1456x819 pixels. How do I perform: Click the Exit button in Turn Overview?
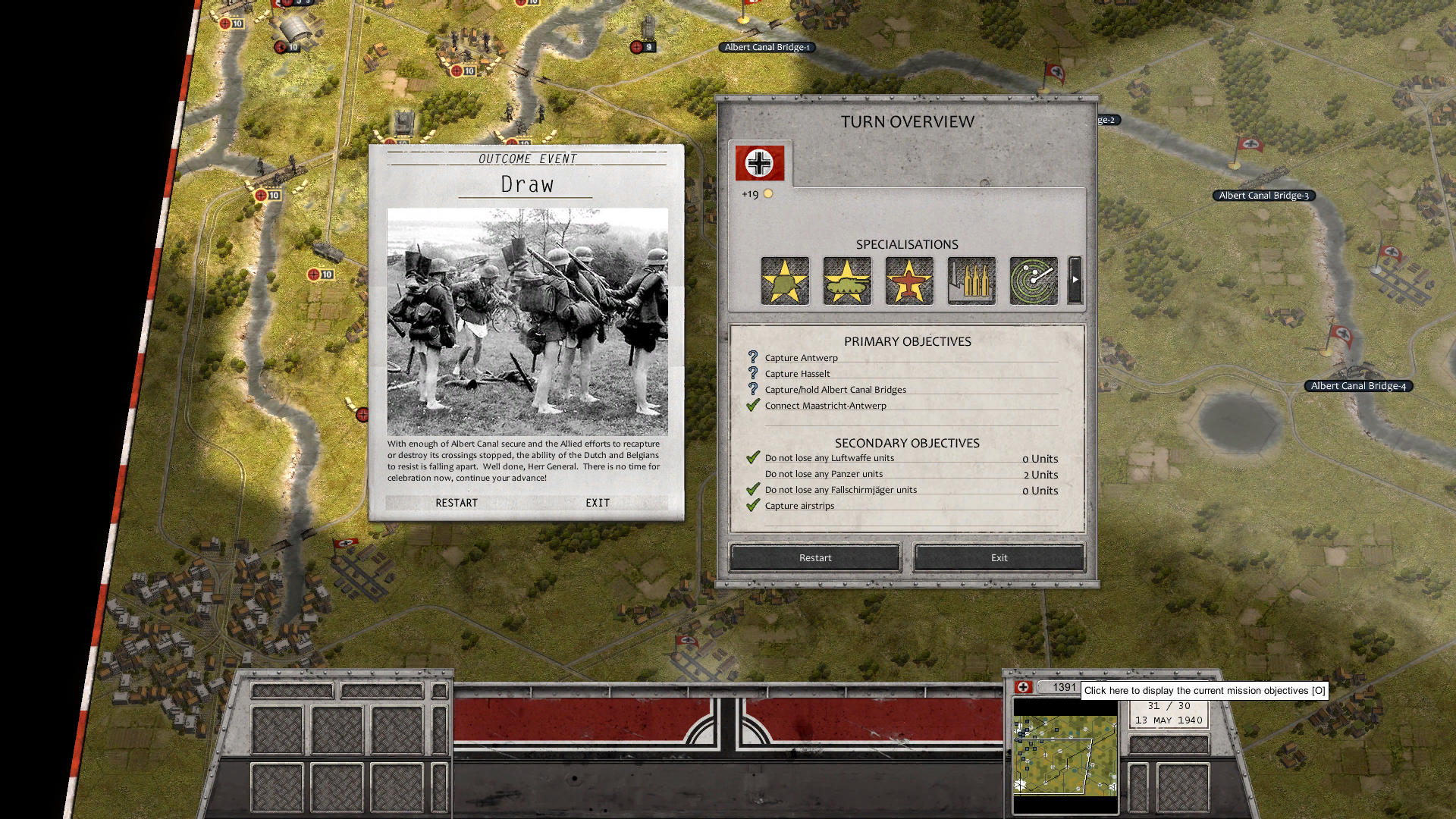pos(998,557)
